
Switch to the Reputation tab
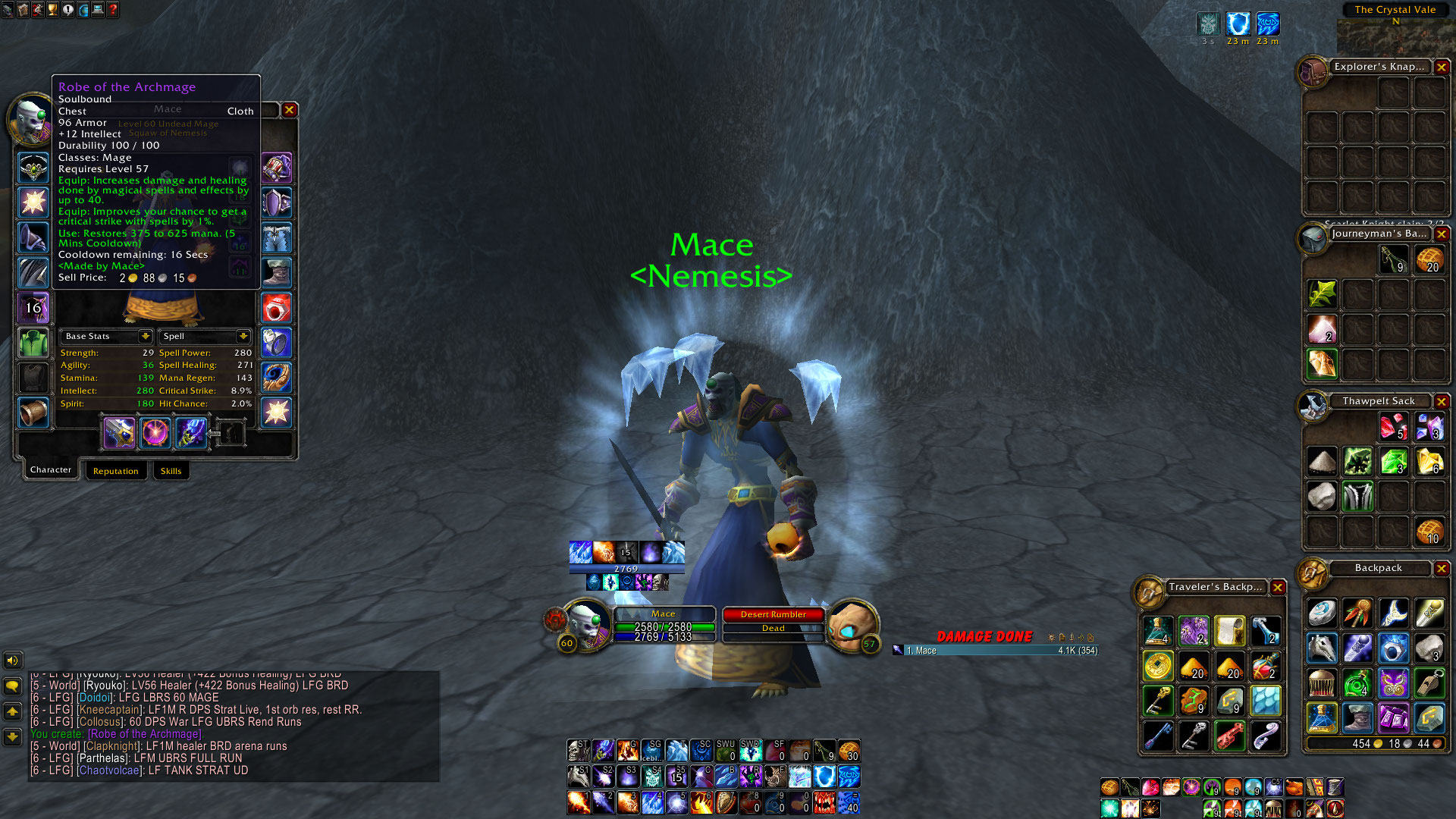pos(115,471)
